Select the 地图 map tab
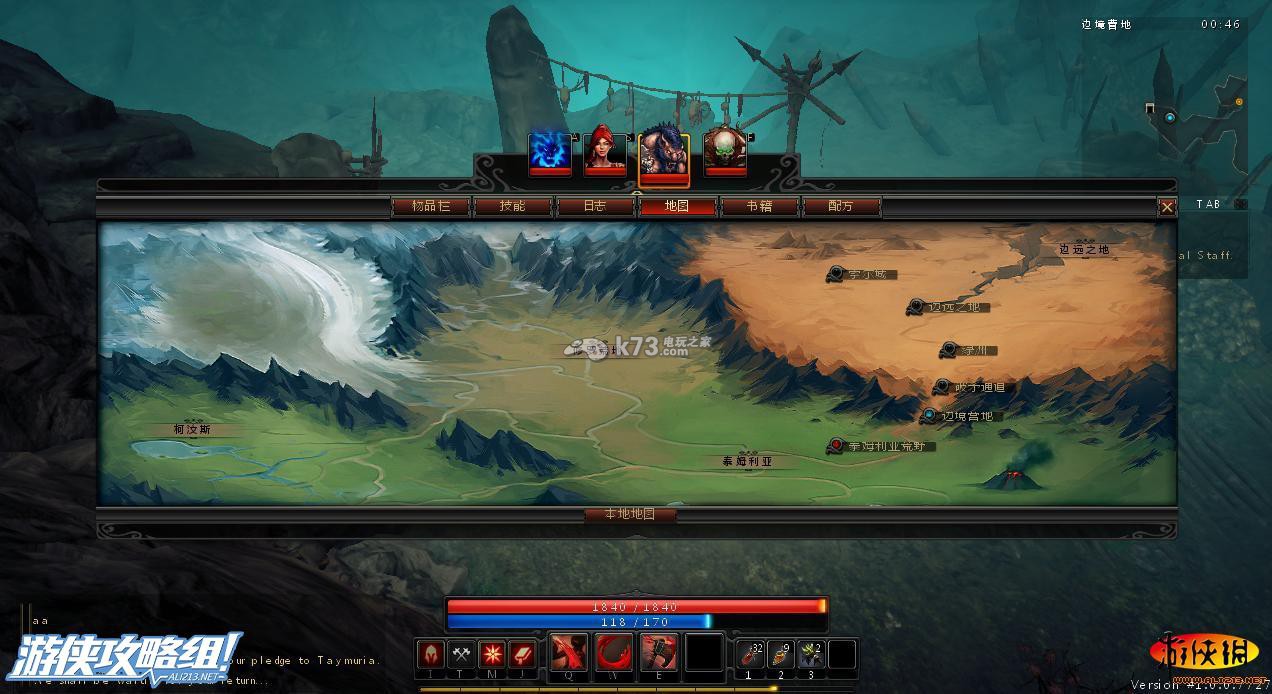This screenshot has width=1272, height=694. [677, 206]
